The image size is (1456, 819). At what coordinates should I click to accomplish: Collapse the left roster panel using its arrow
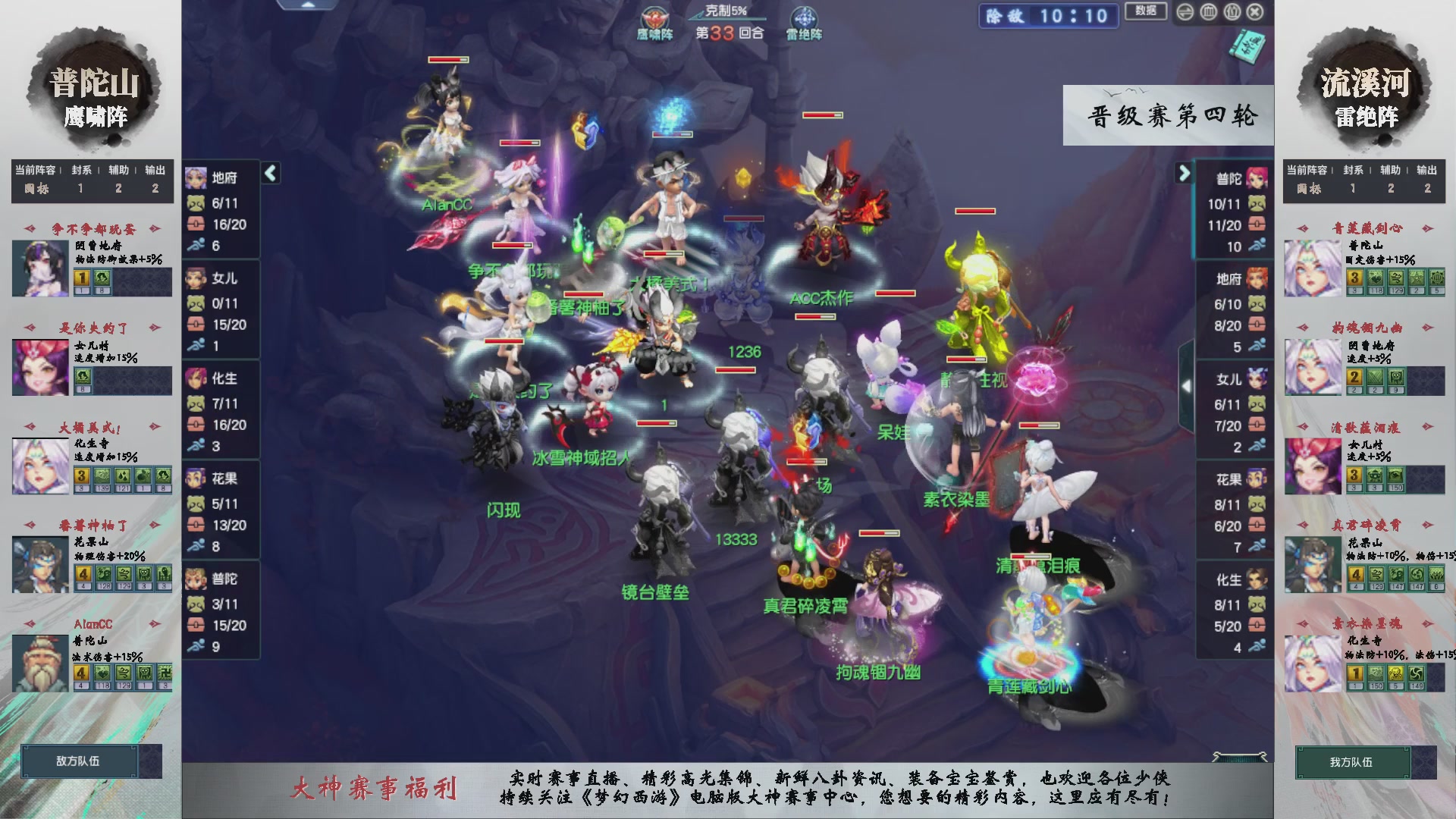click(271, 172)
